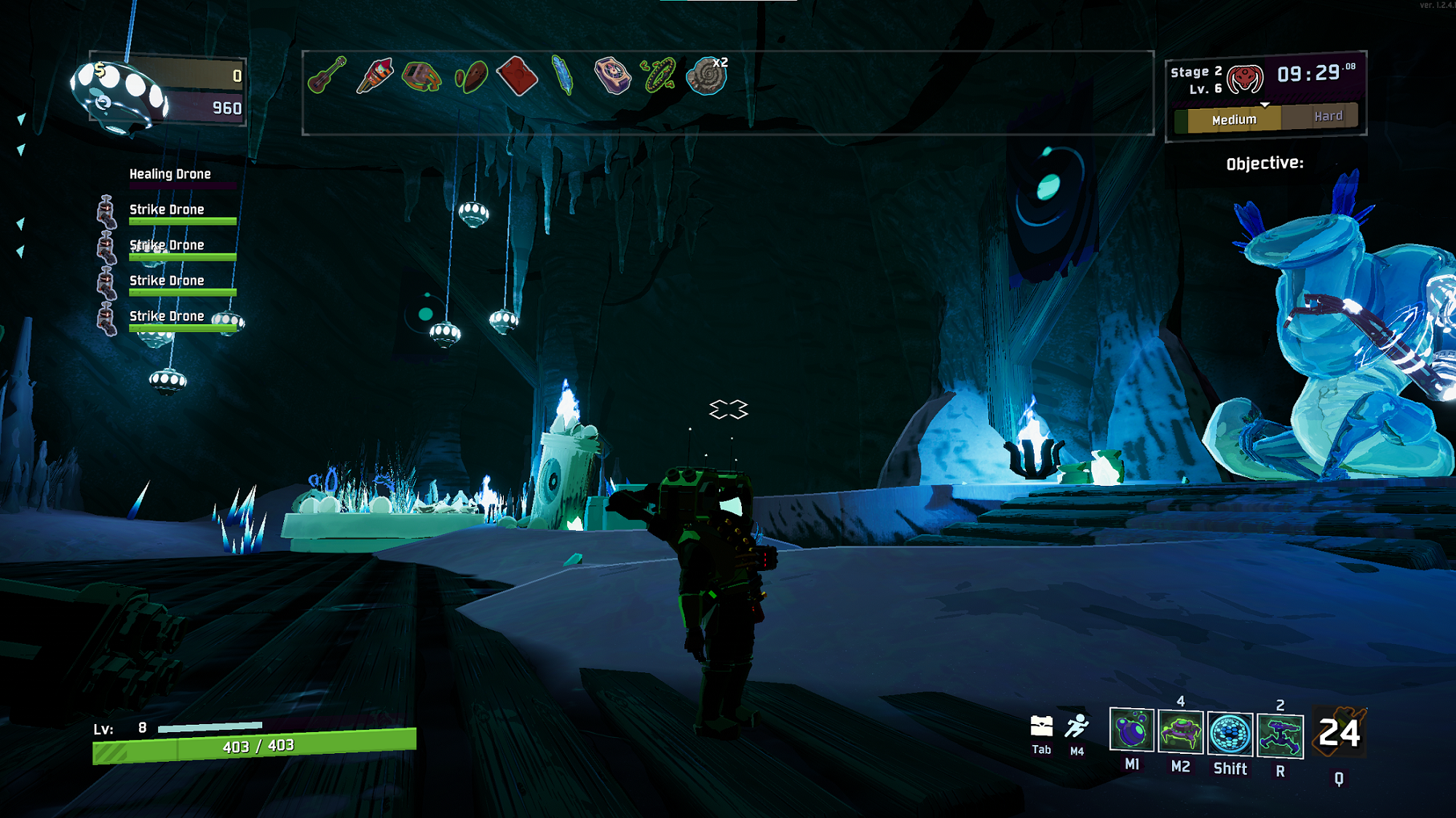The height and width of the screenshot is (818, 1456).
Task: Toggle the sprint running-figure icon
Action: click(x=1077, y=726)
